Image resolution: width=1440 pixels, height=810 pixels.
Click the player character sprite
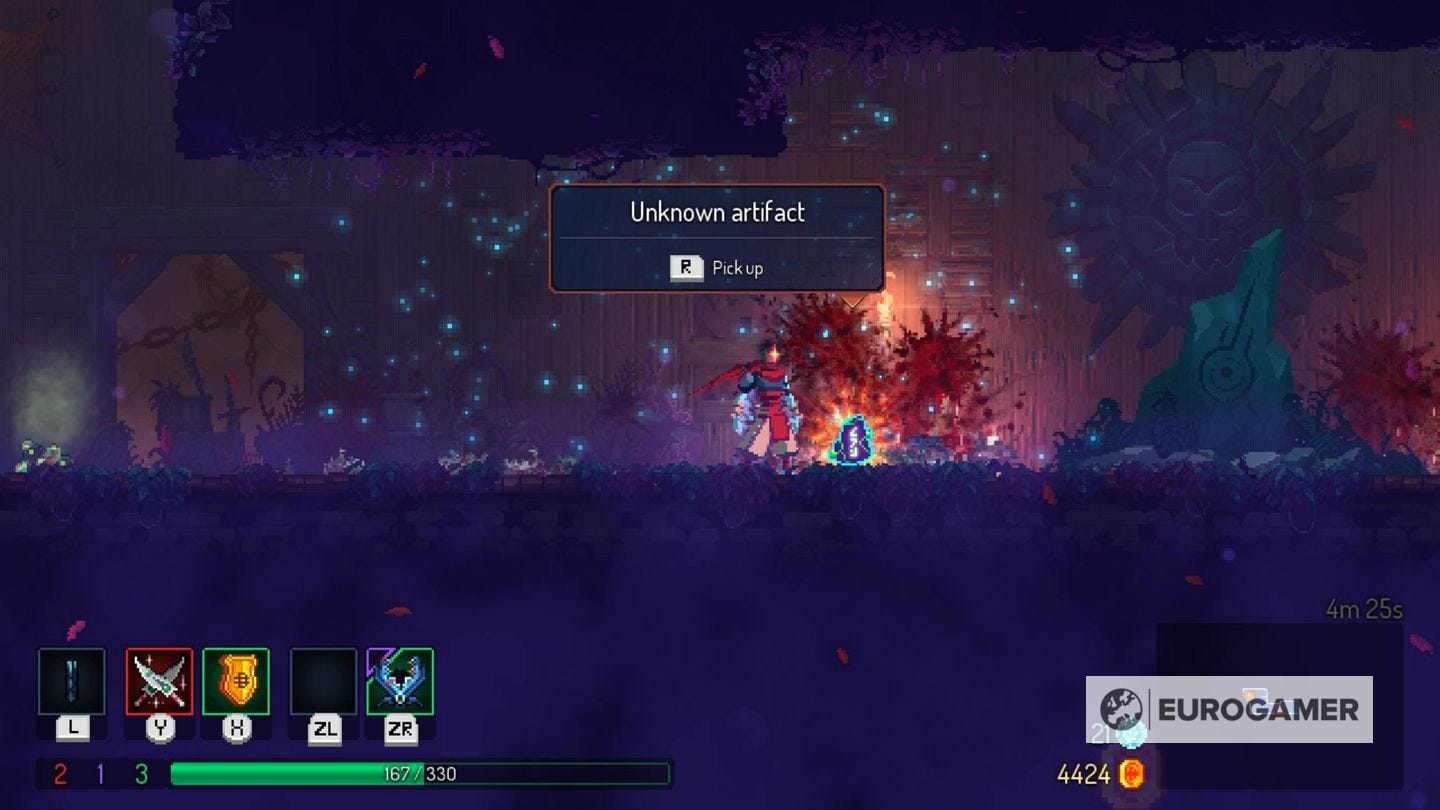765,410
